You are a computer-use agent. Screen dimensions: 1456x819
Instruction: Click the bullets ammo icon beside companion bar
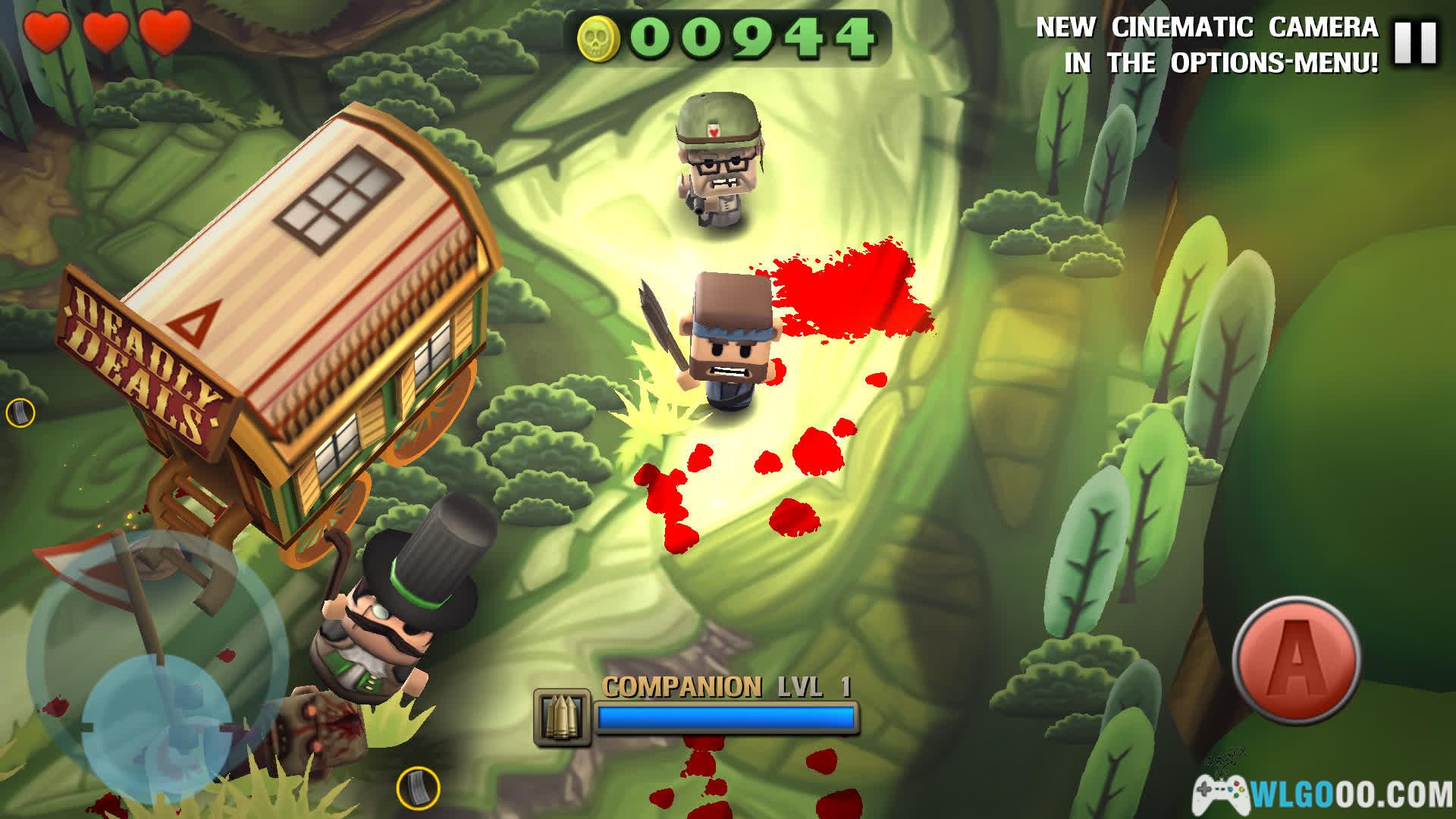pyautogui.click(x=562, y=717)
